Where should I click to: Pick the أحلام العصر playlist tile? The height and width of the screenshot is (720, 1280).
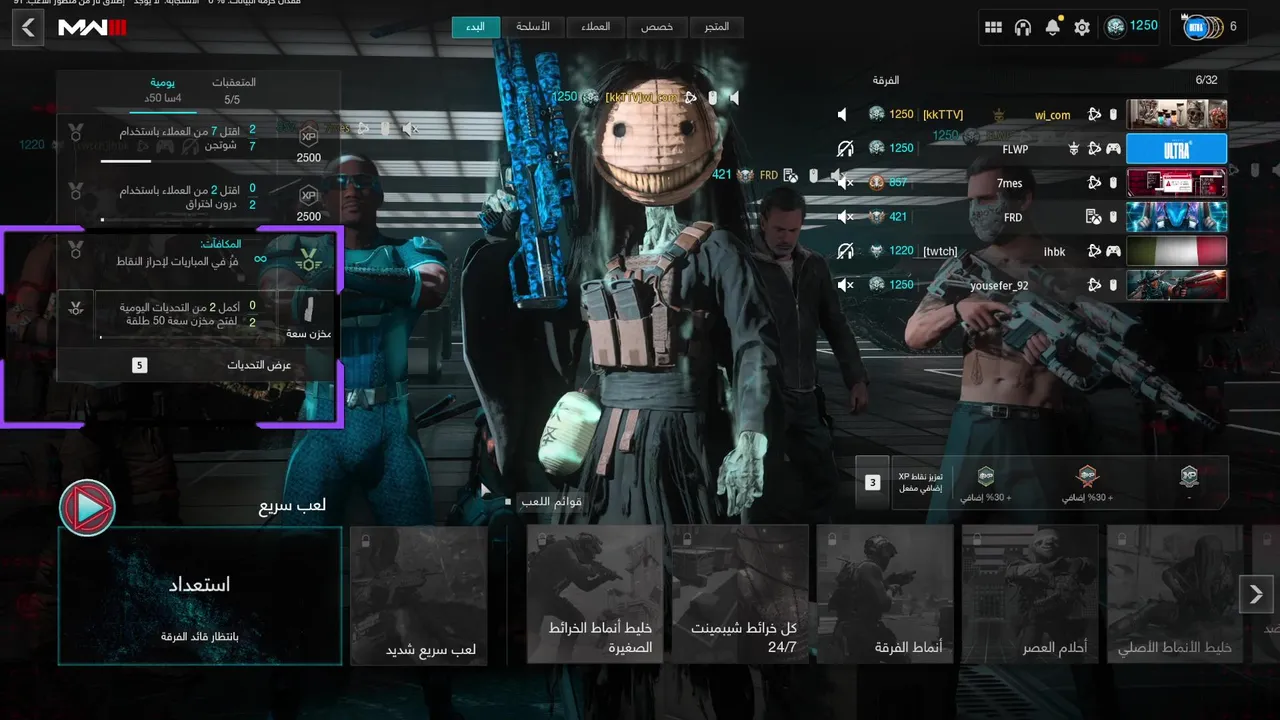(1030, 595)
